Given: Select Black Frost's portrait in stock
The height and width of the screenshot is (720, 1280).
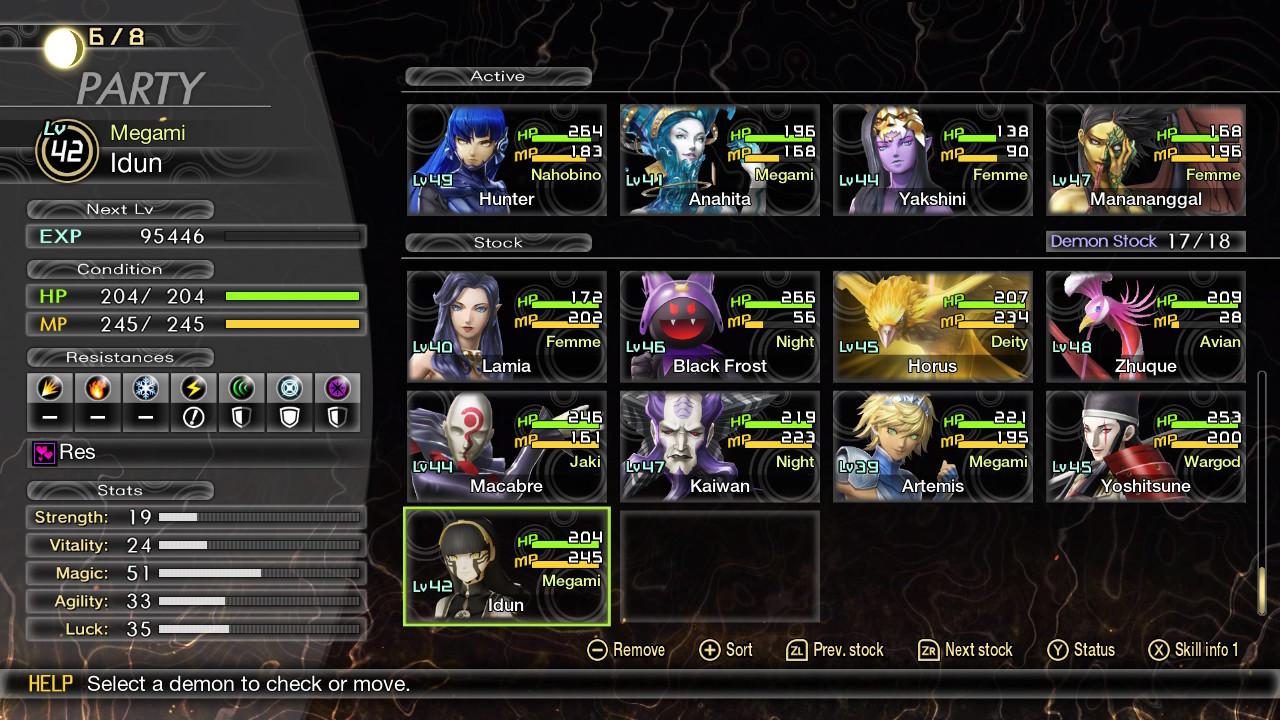Looking at the screenshot, I should pyautogui.click(x=719, y=327).
